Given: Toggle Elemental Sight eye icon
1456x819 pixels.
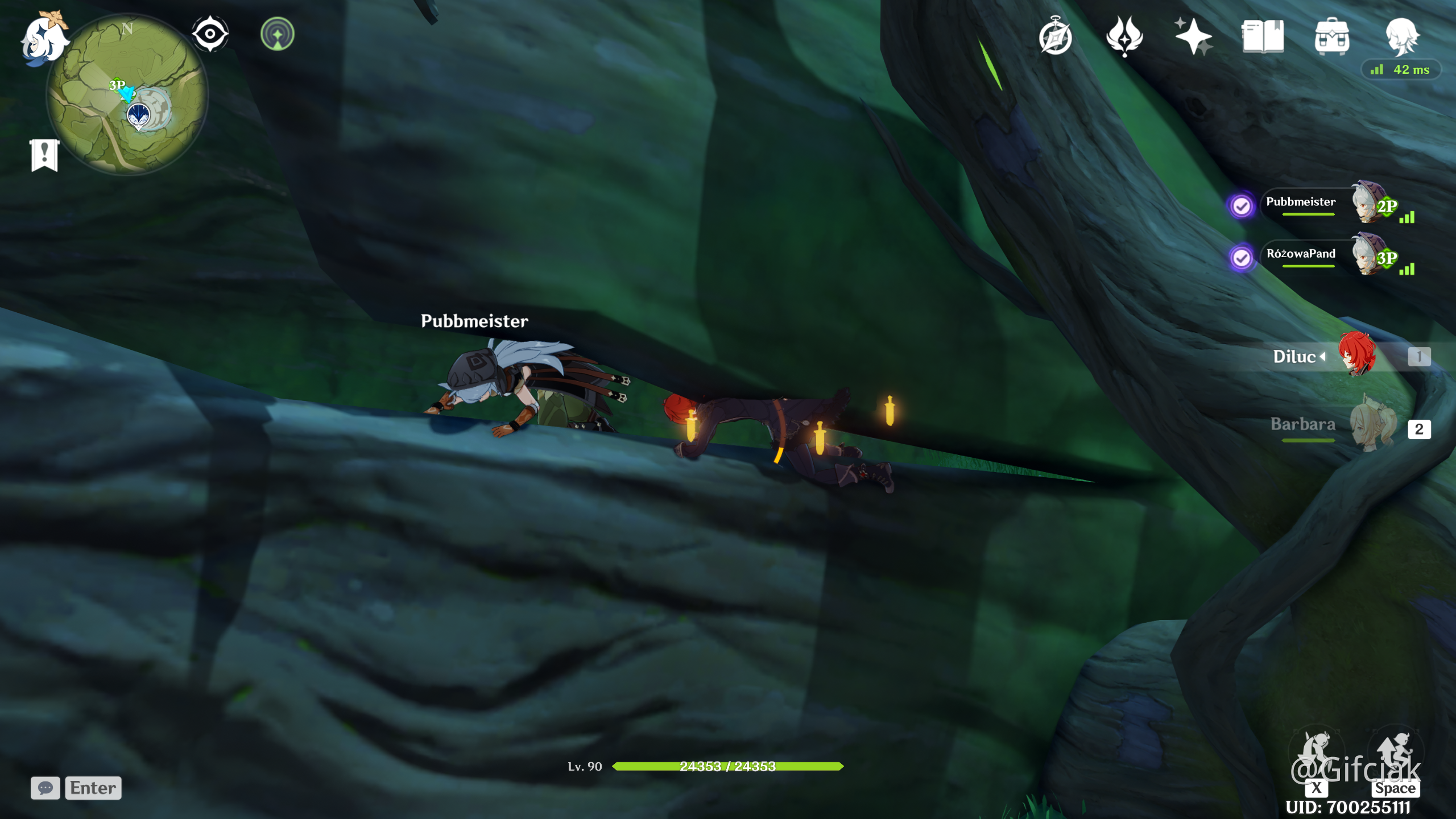Looking at the screenshot, I should point(210,34).
